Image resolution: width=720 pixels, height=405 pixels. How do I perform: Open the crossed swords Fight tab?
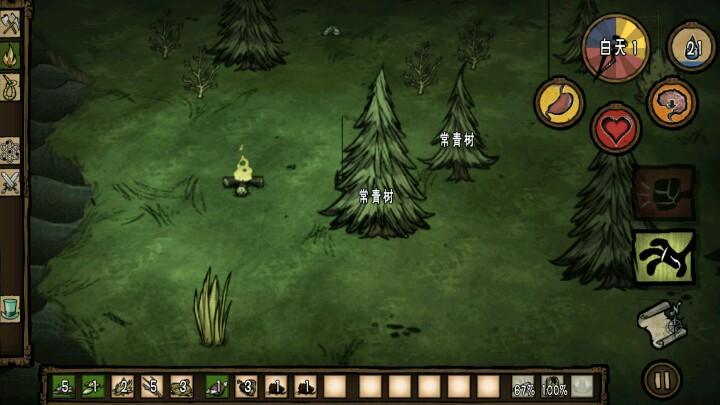[x=12, y=182]
